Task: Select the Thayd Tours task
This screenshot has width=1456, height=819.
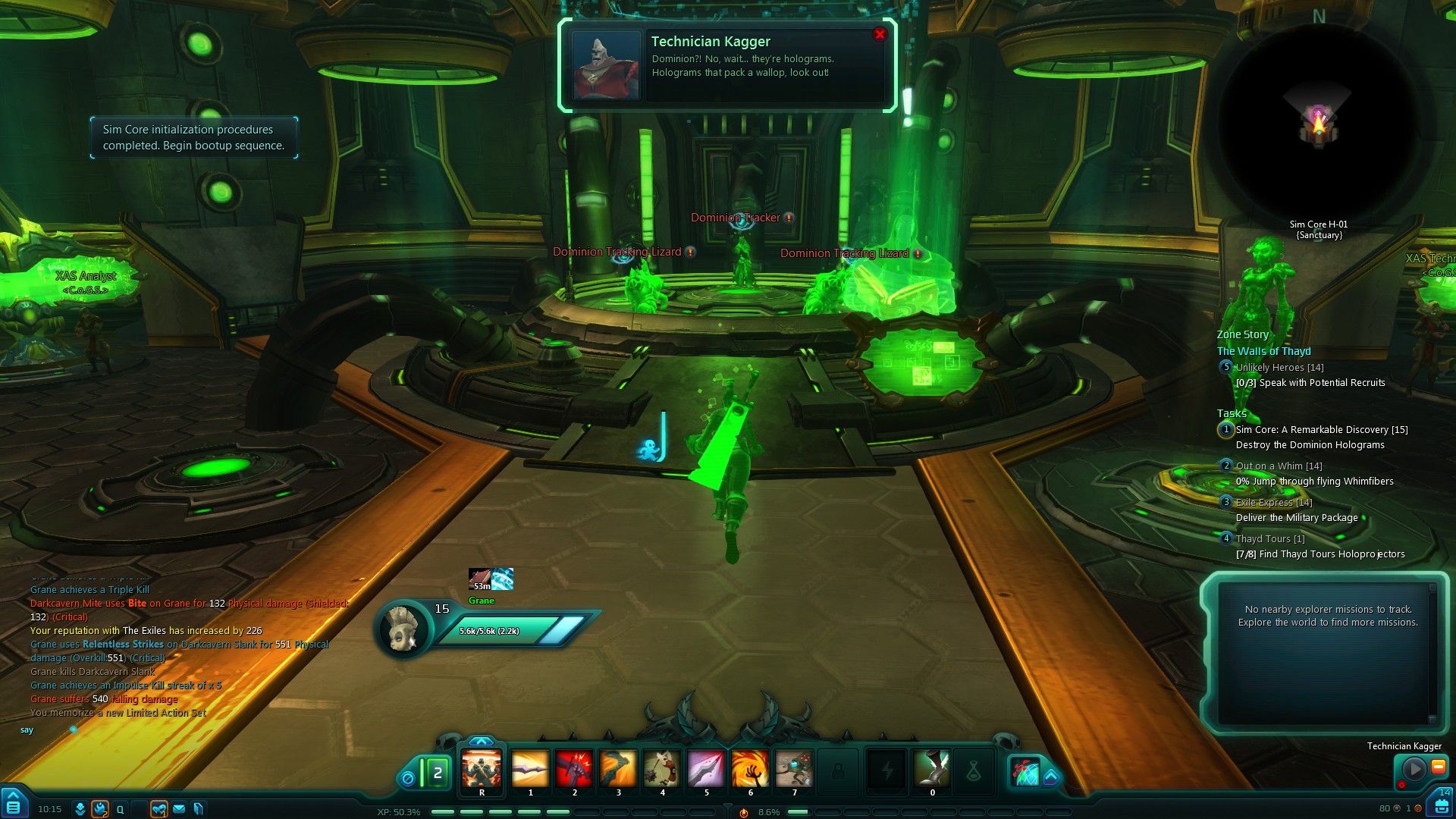Action: coord(1269,539)
